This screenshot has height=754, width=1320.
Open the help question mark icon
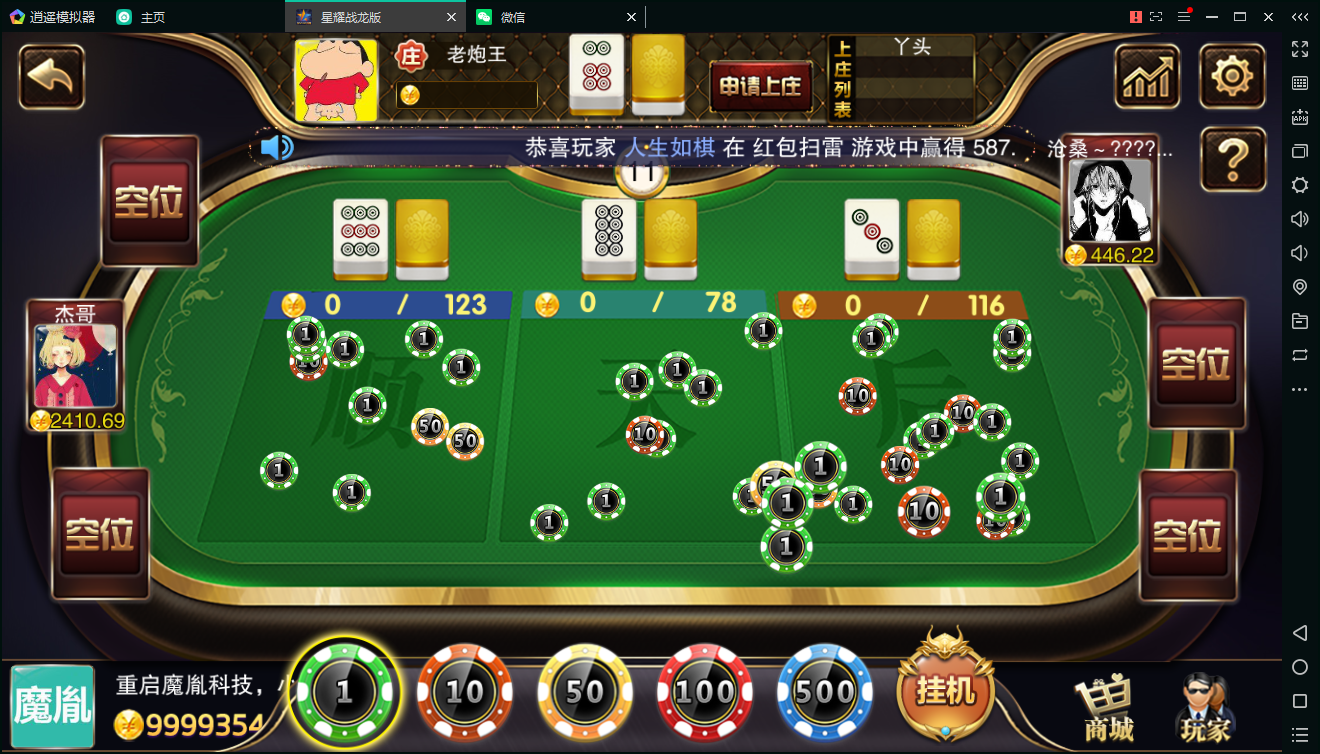coord(1233,159)
